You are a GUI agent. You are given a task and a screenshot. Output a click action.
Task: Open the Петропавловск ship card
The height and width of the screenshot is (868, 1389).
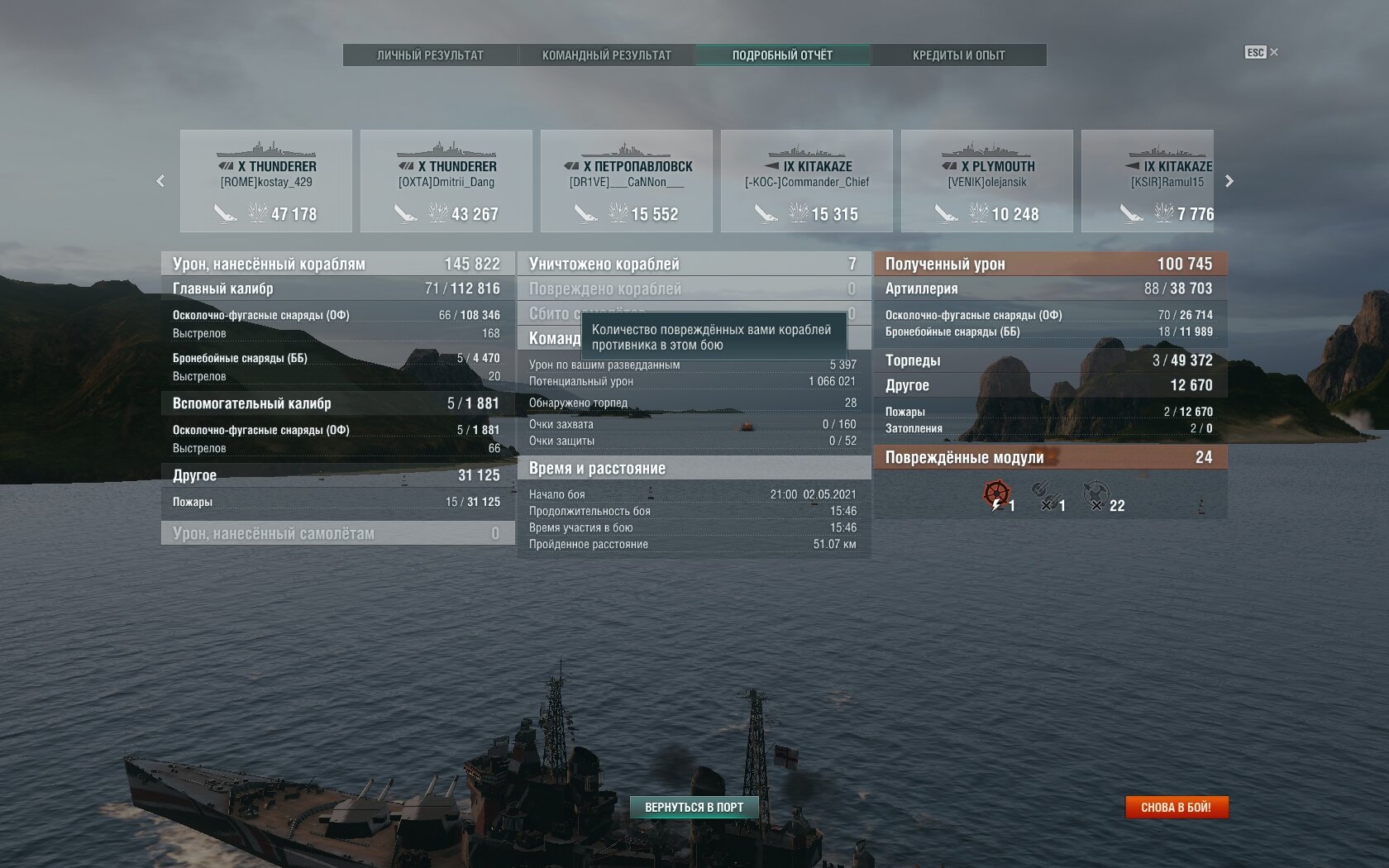[x=627, y=181]
